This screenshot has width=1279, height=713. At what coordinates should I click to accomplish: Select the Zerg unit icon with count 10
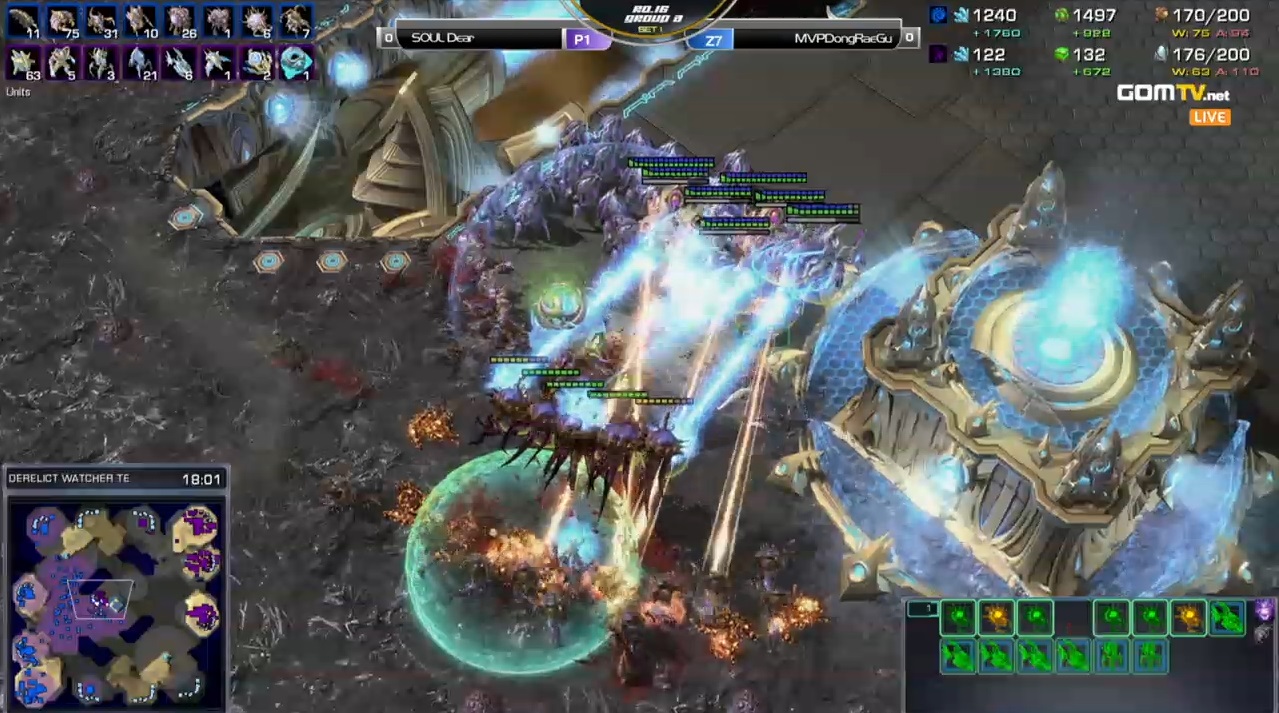tap(140, 21)
